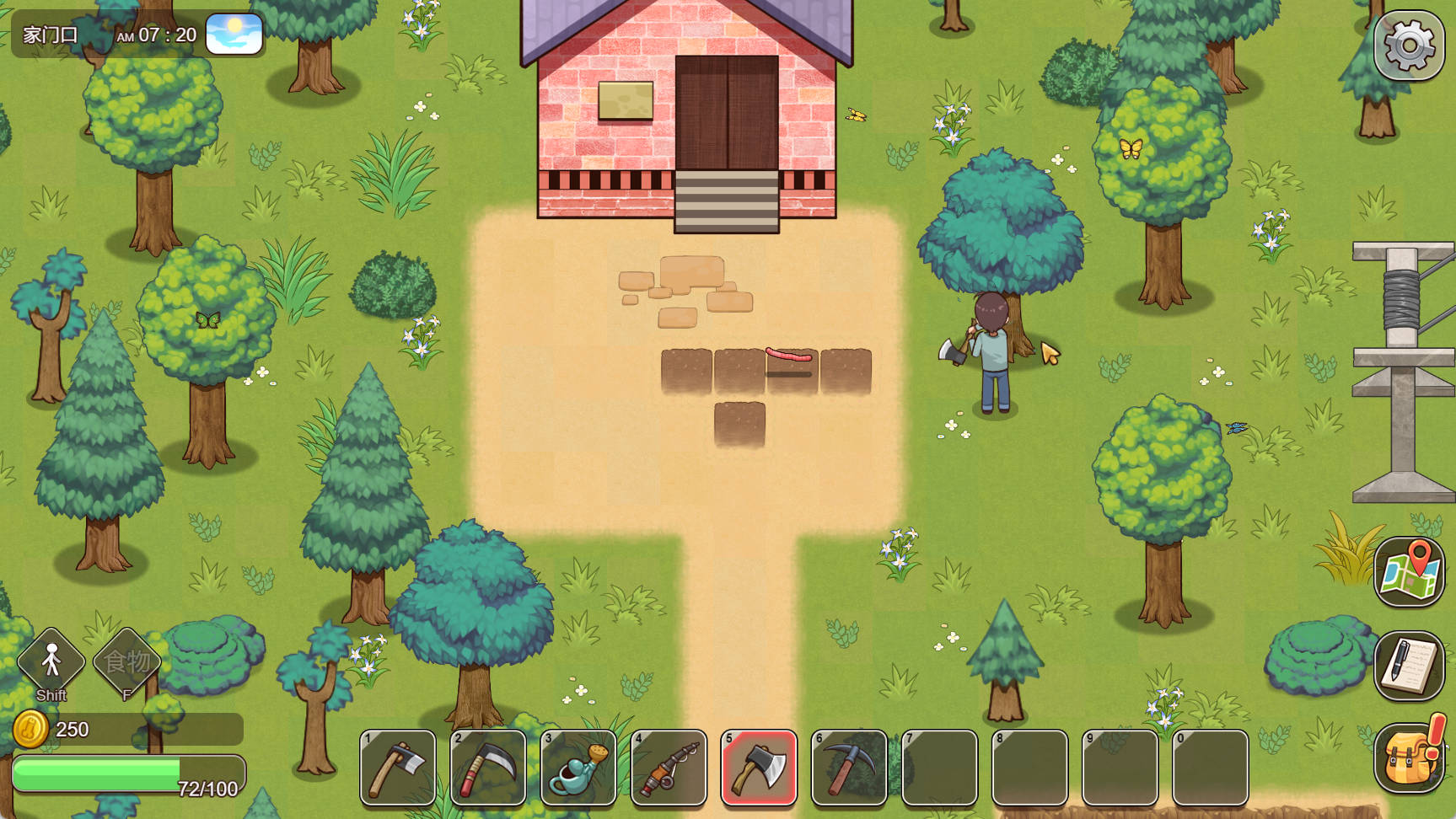Open the backpack inventory

coord(1407,757)
